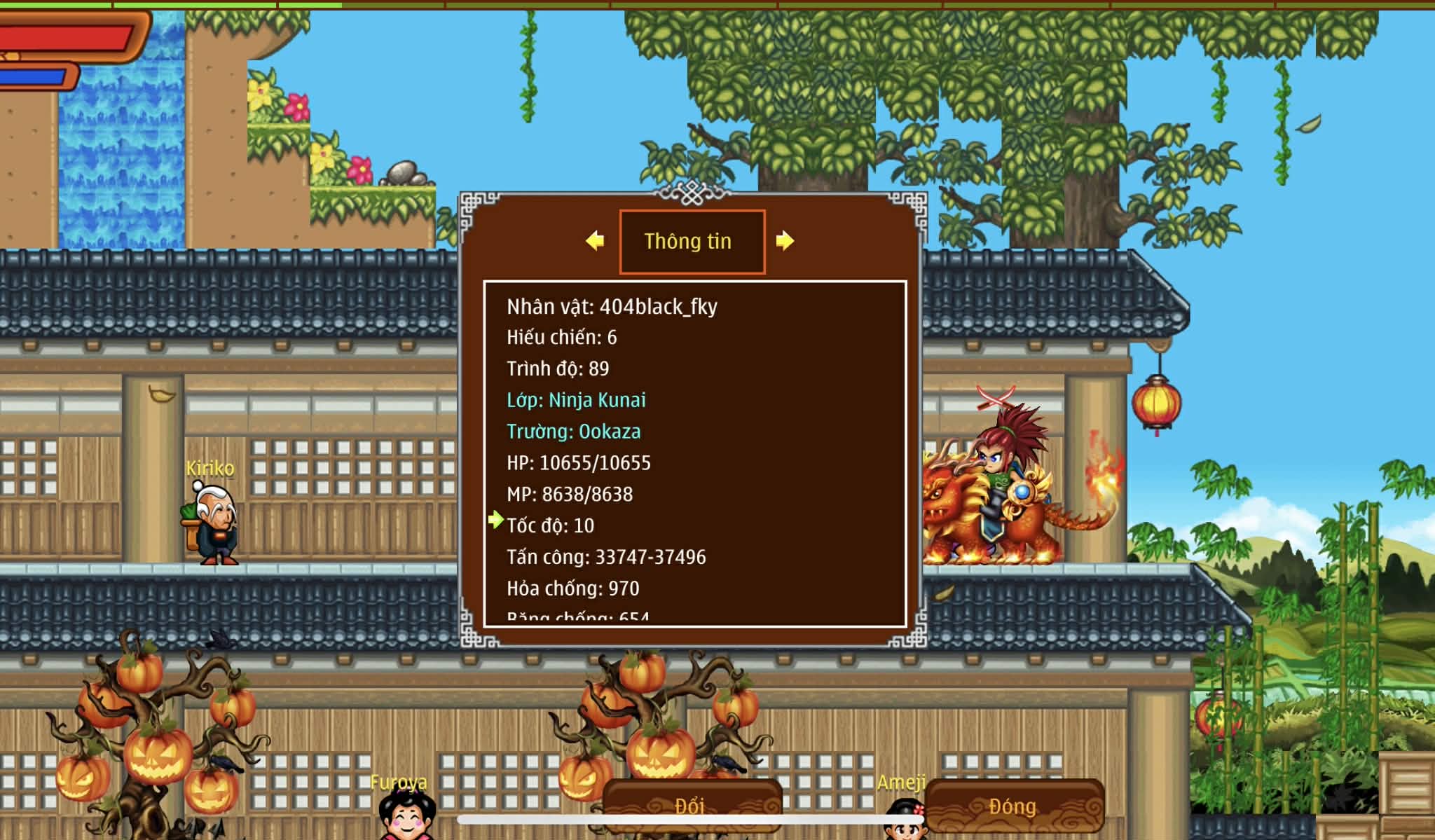Select the Tốc độ: 10 stat row
1435x840 pixels.
point(551,525)
